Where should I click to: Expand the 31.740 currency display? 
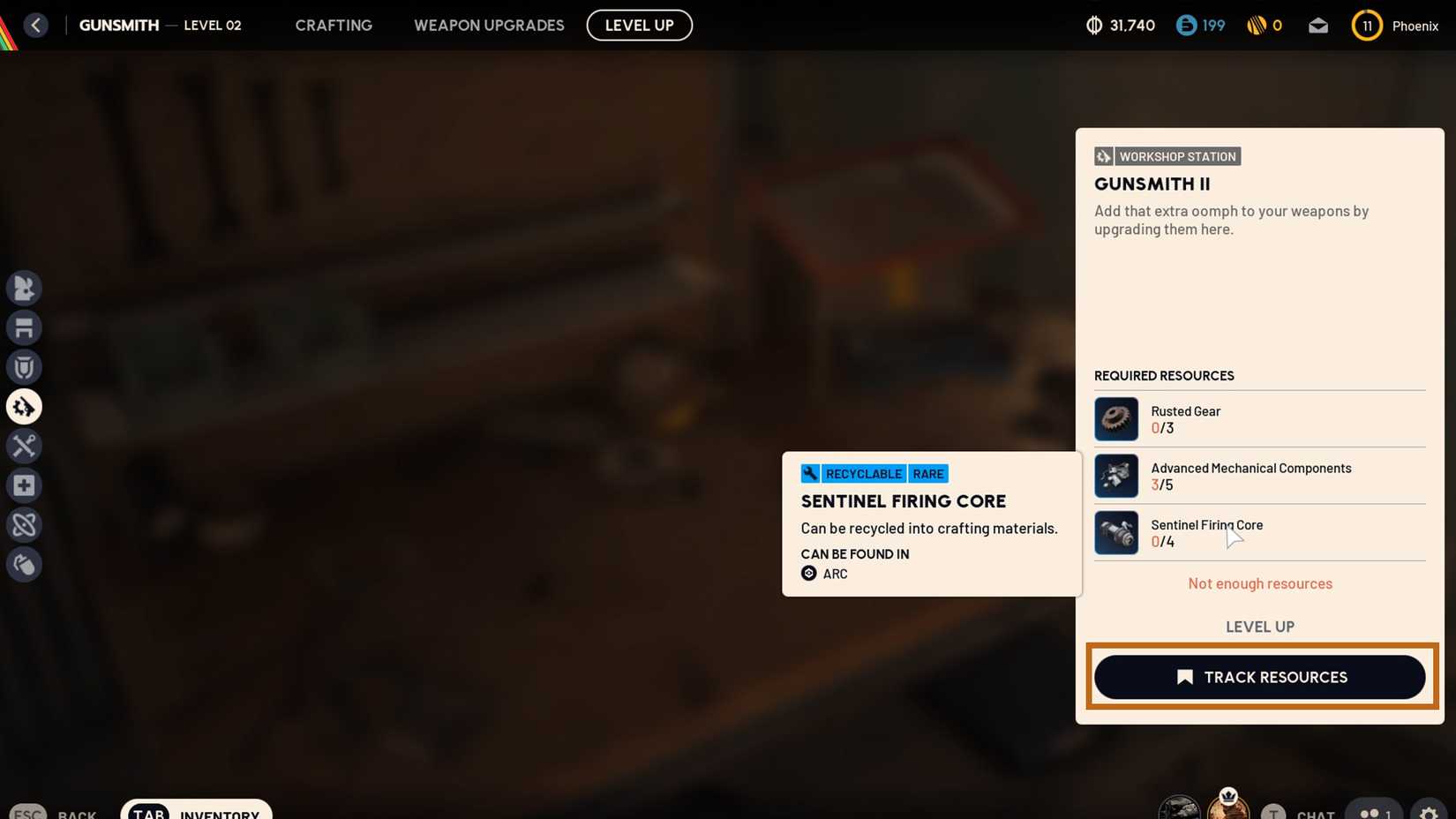coord(1121,26)
